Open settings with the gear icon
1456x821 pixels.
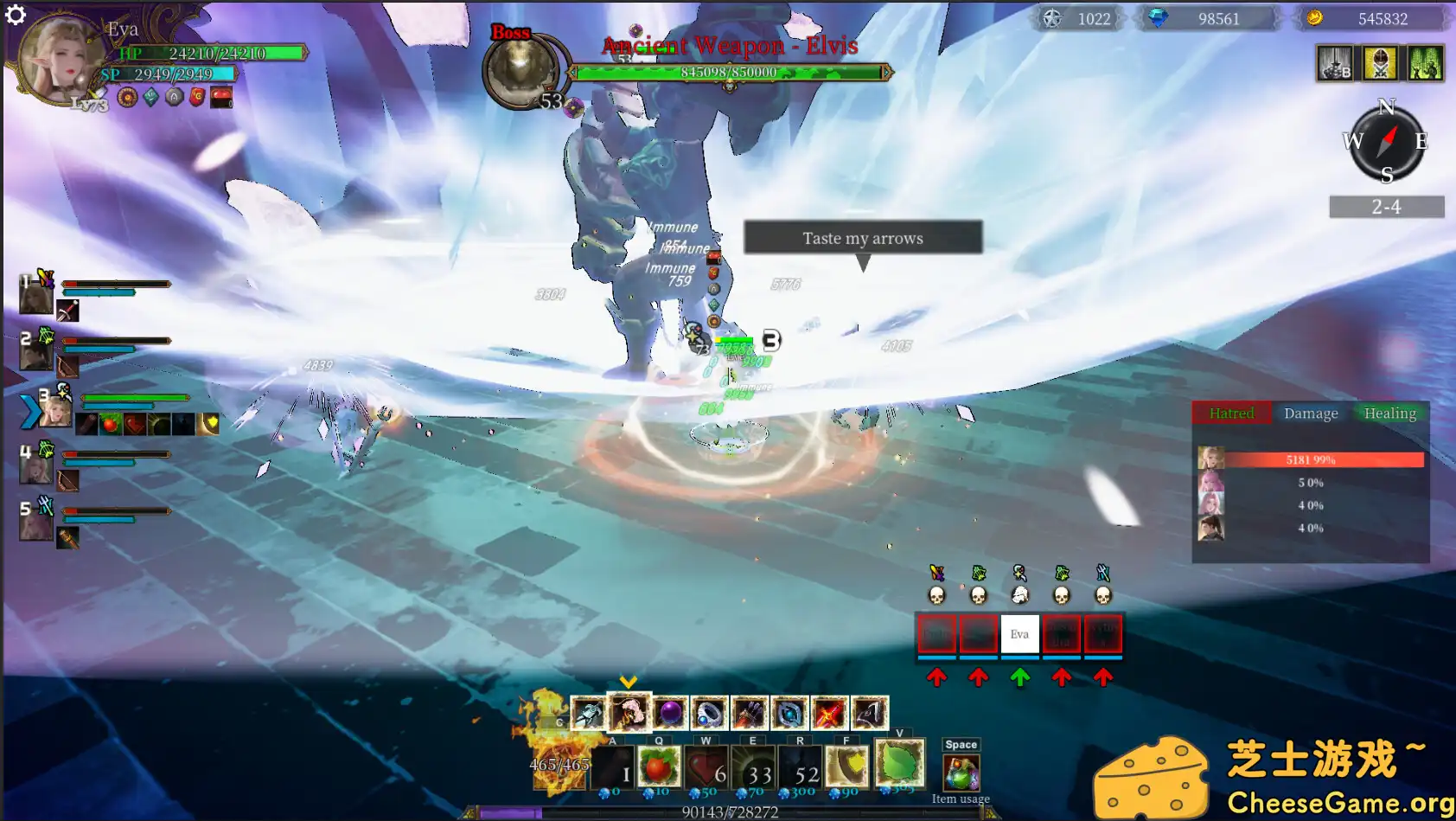pyautogui.click(x=16, y=15)
